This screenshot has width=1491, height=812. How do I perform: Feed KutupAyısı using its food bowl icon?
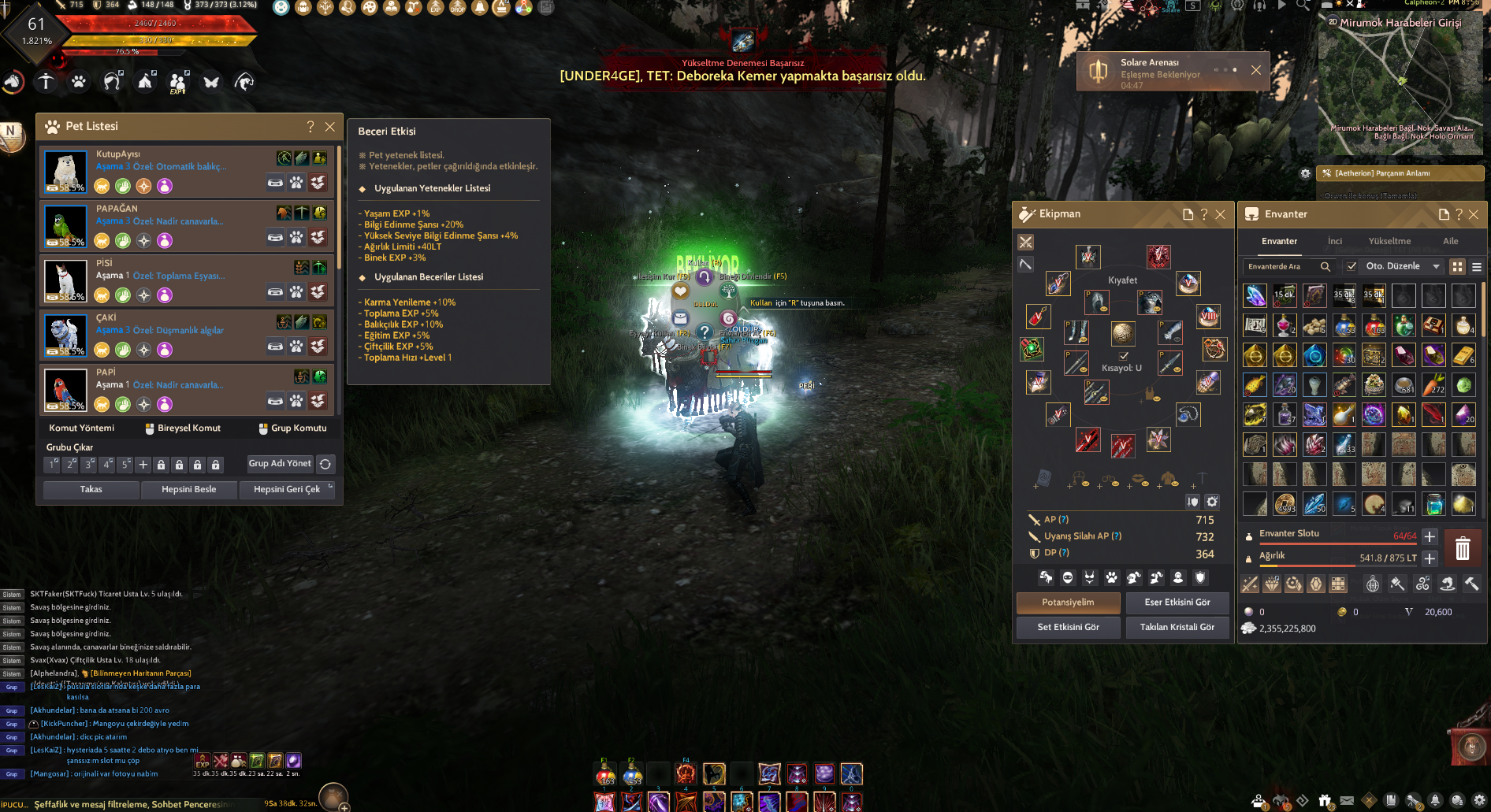tap(274, 182)
